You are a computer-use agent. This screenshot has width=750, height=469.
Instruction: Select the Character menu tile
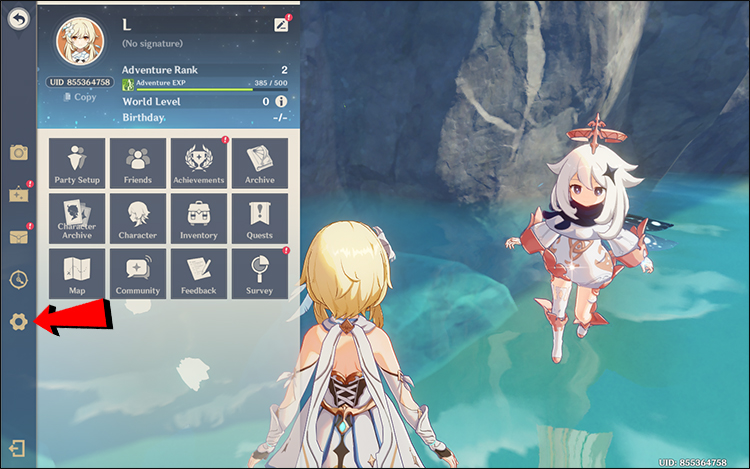[138, 219]
